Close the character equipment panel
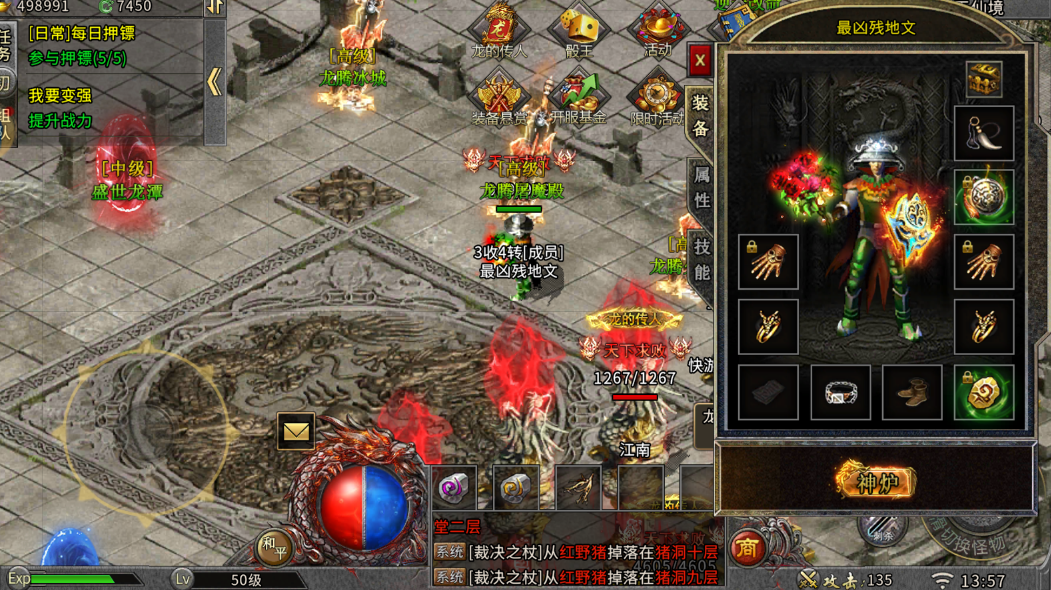The width and height of the screenshot is (1051, 590). pos(700,61)
